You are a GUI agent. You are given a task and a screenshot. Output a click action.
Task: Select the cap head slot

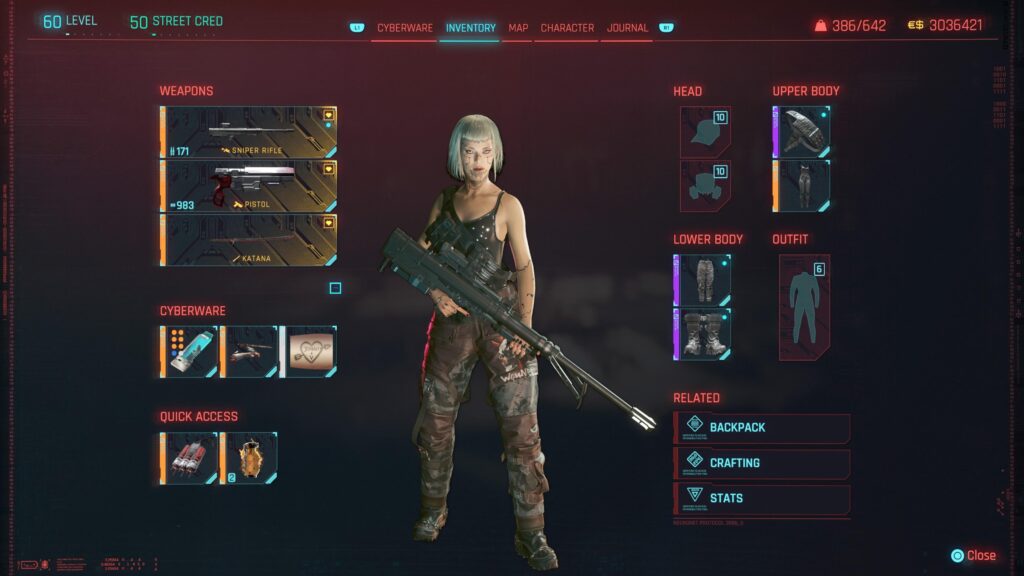pos(705,133)
